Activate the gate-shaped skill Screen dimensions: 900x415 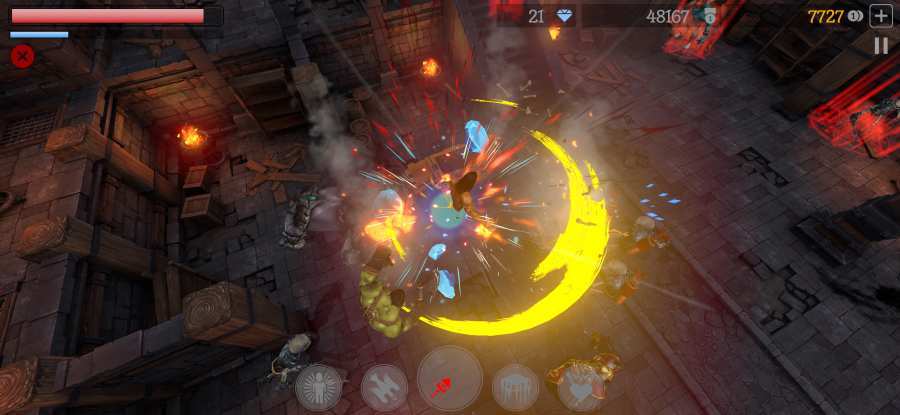click(516, 387)
